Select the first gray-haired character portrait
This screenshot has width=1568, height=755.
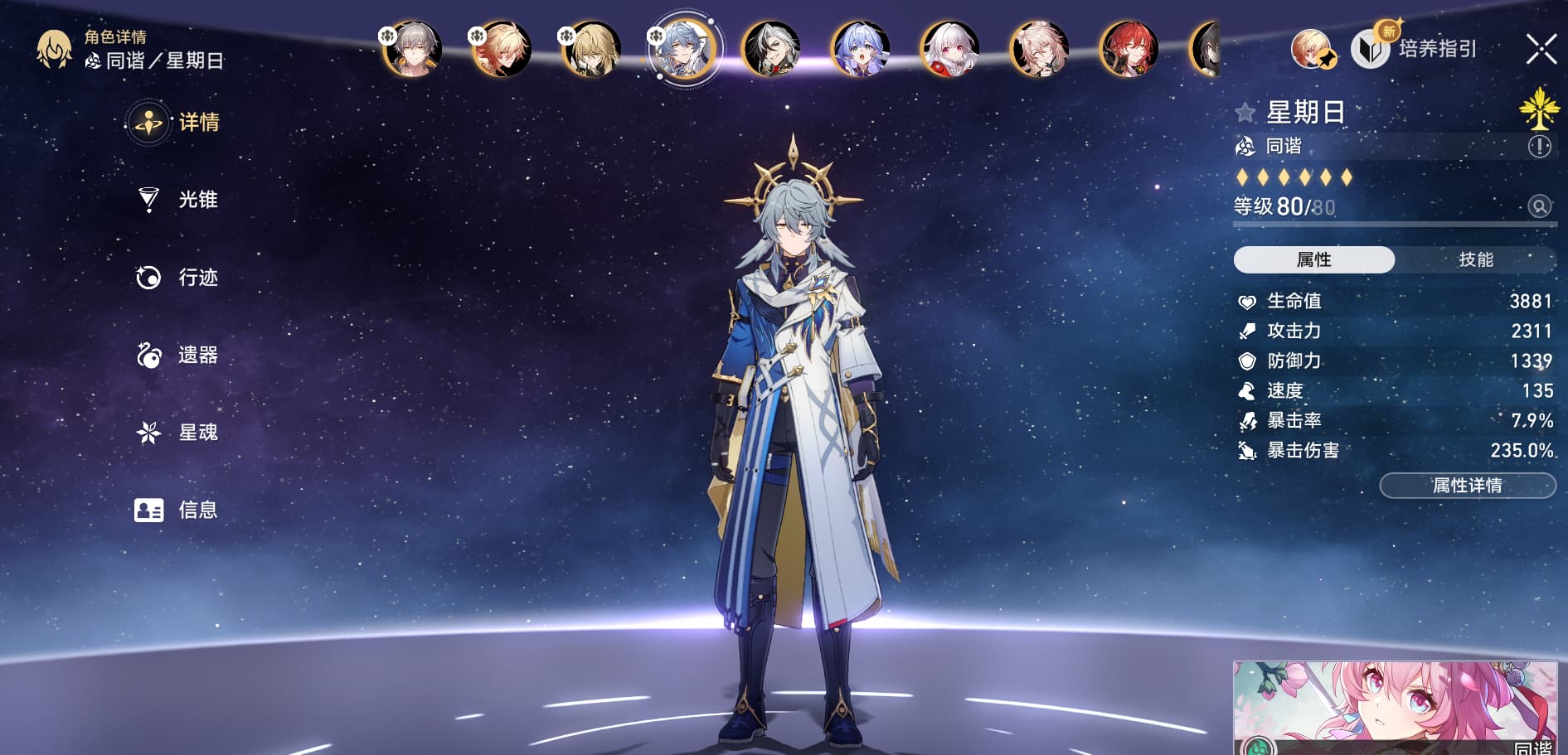pos(412,49)
